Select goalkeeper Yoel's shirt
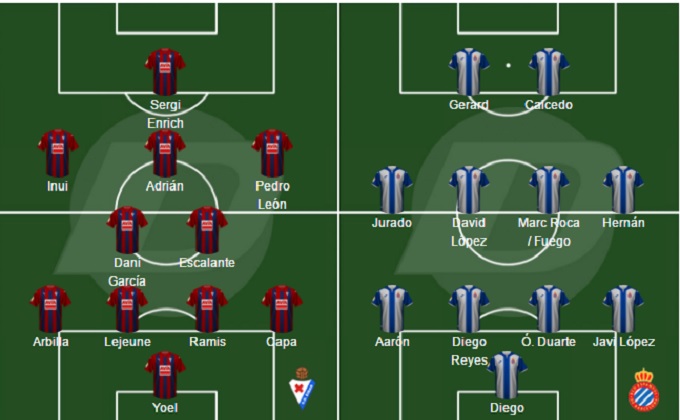Viewport: 680px width, 420px height. tap(165, 374)
